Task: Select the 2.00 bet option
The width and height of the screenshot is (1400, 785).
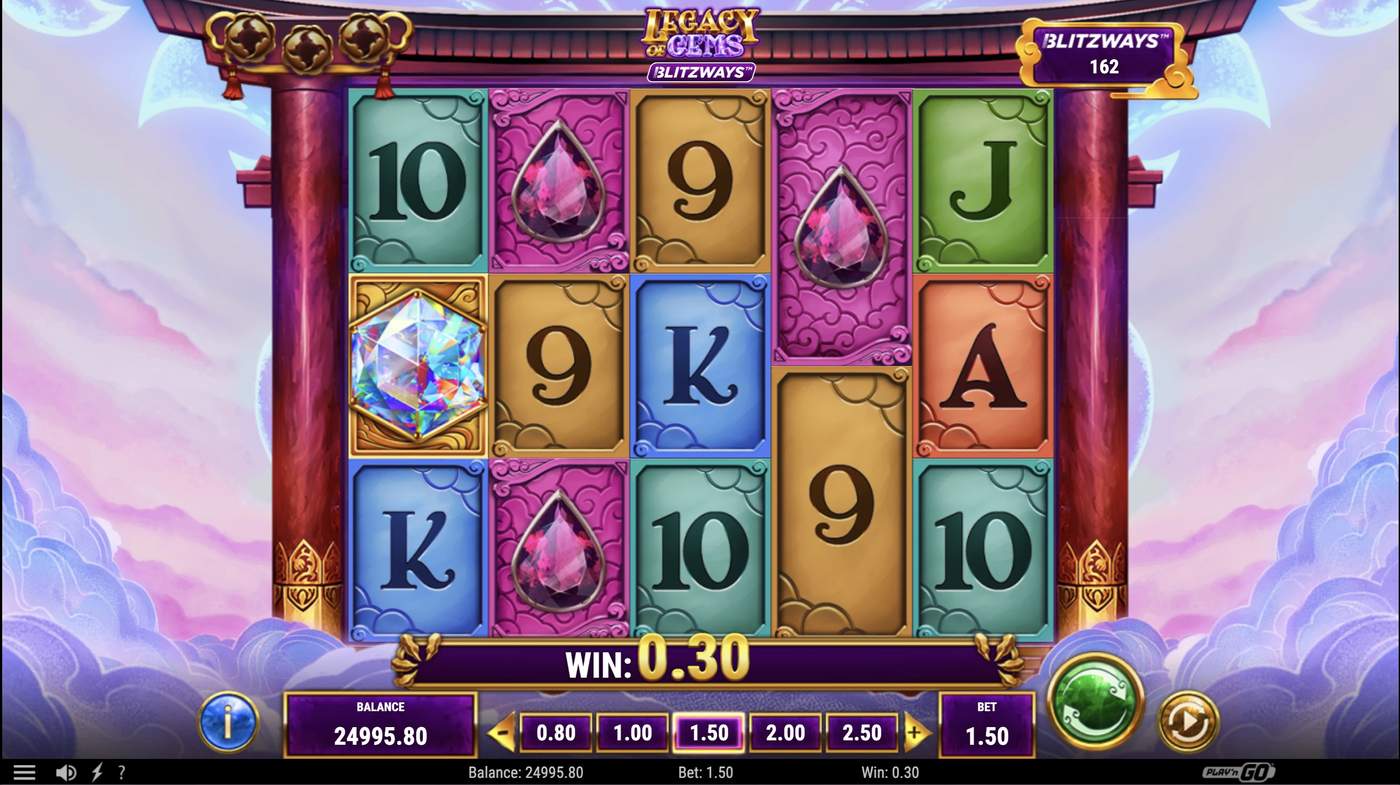Action: [786, 732]
